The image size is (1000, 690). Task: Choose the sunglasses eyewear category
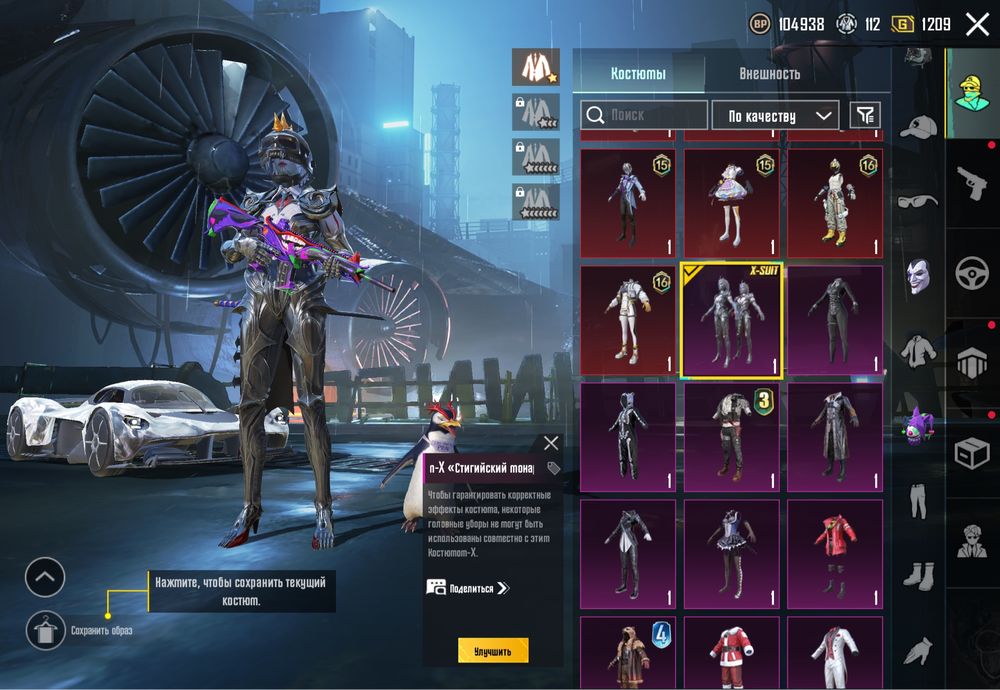point(916,201)
